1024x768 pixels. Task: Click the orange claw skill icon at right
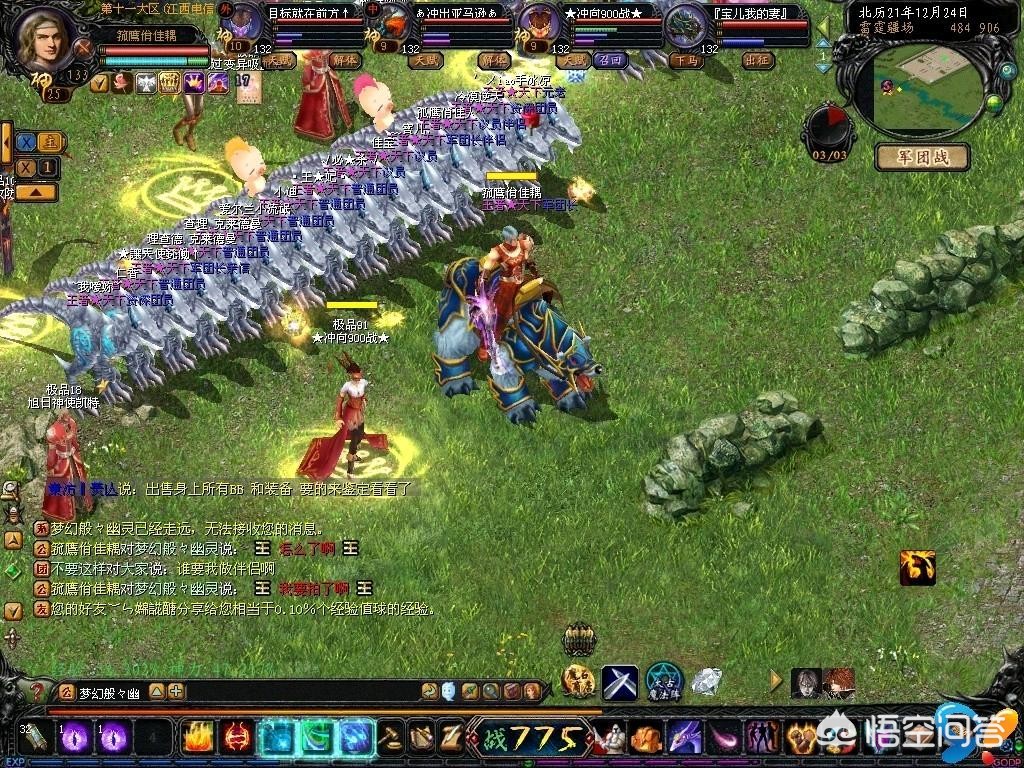tap(916, 567)
